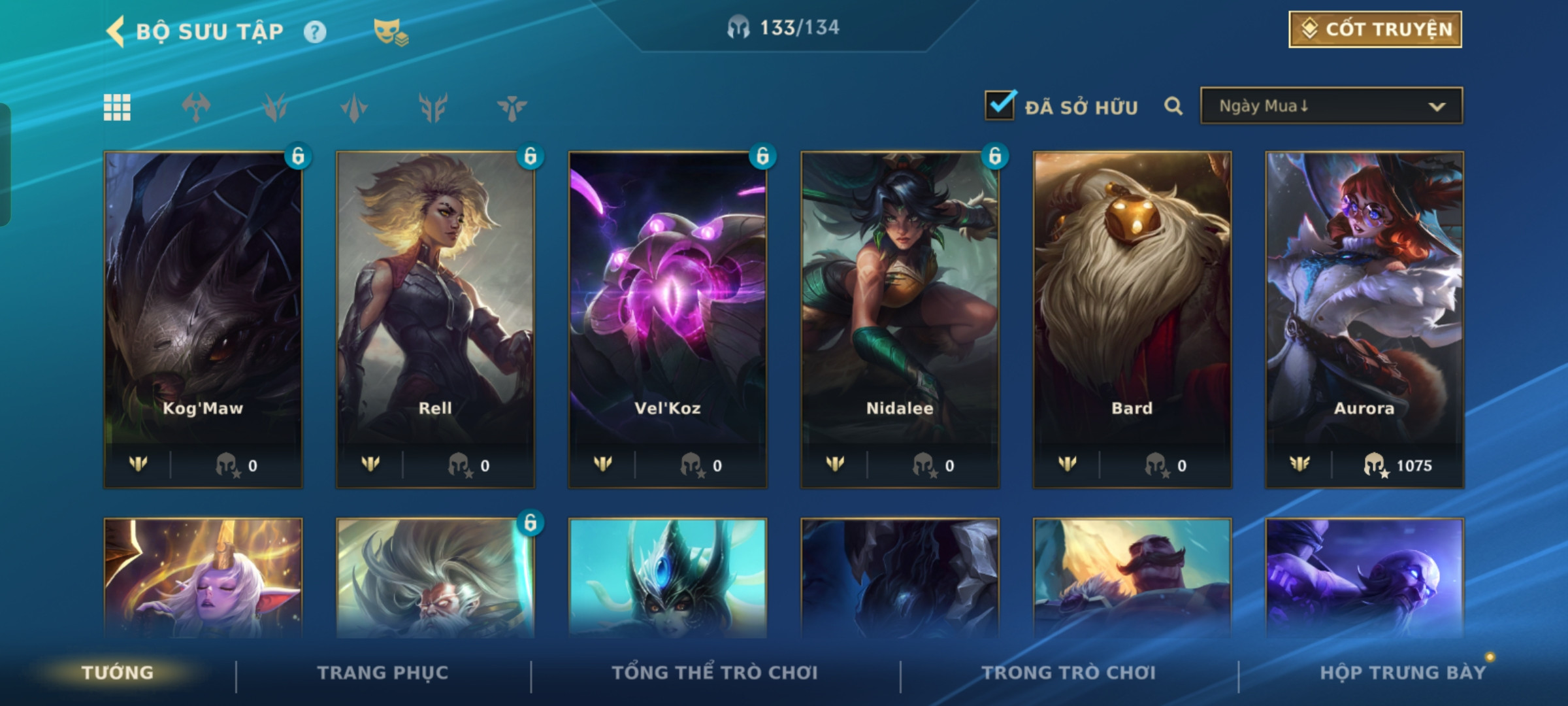Expand the Ngày Mua sort dropdown
Screen dimensions: 1568x706
tap(1331, 106)
